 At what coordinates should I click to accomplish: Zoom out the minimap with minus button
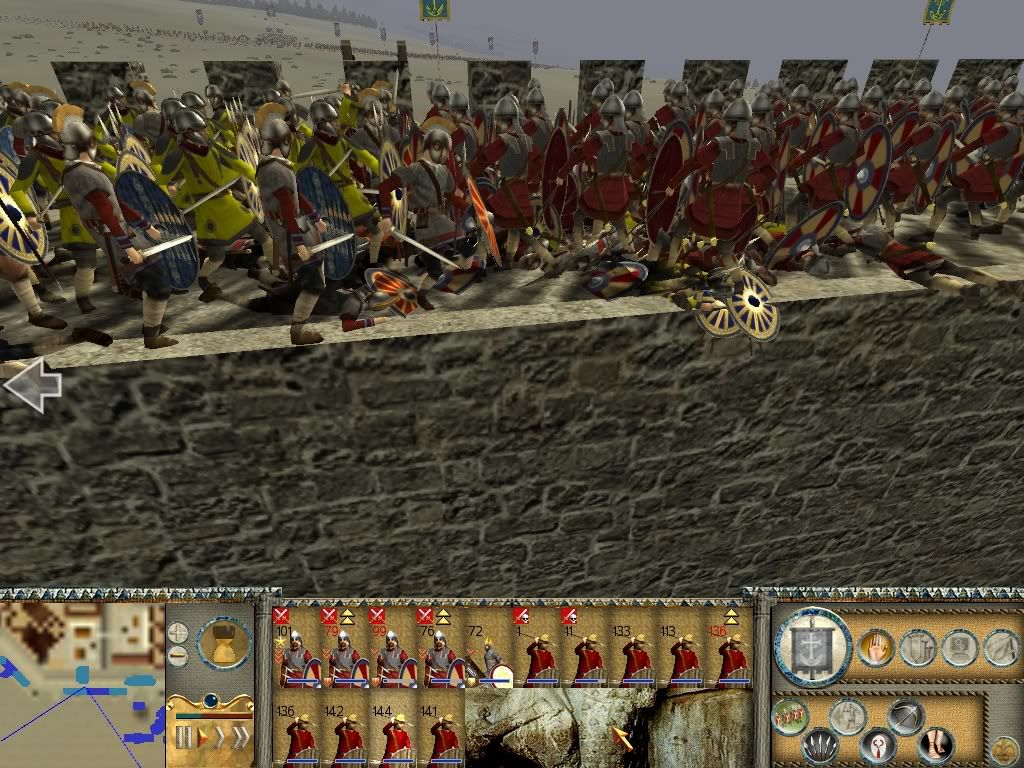pyautogui.click(x=177, y=655)
